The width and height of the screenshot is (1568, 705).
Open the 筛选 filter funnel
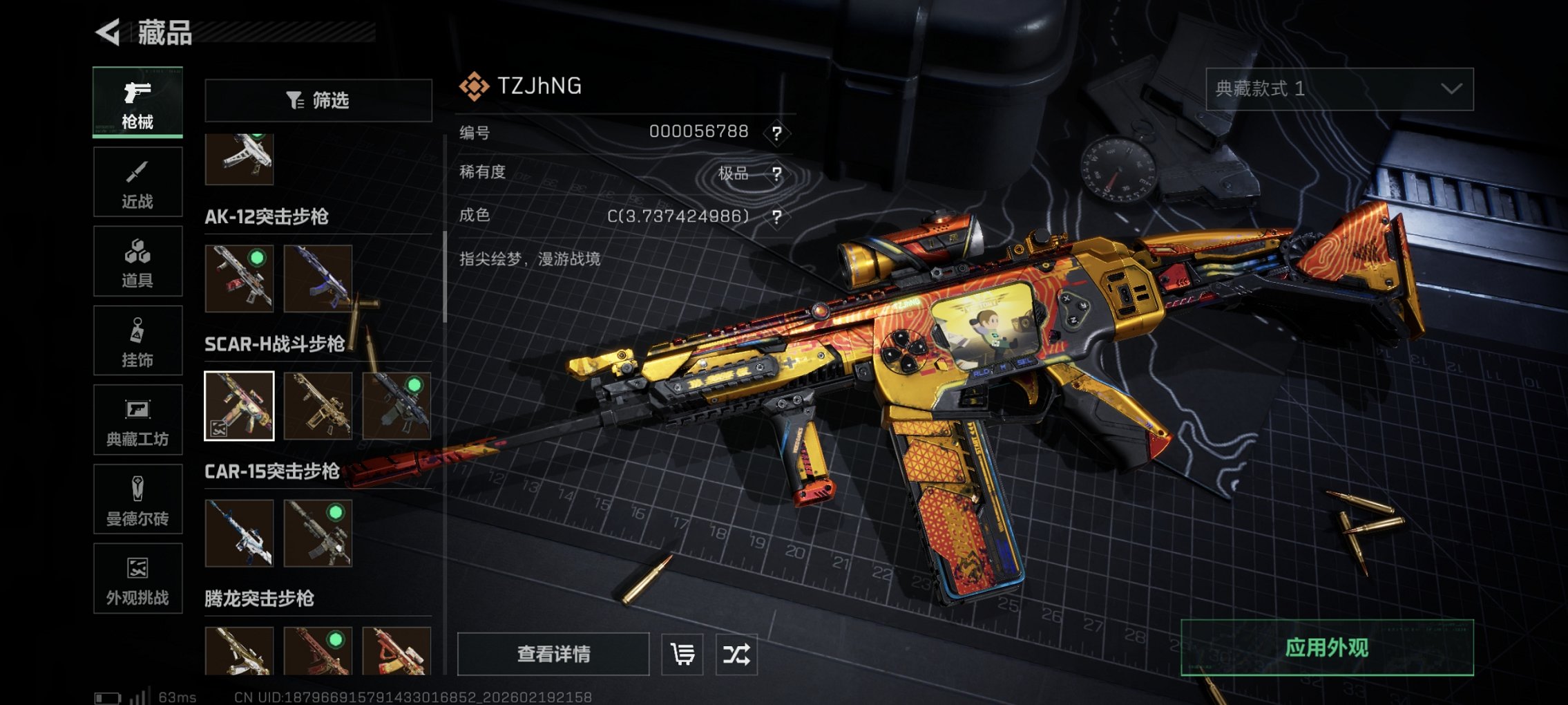pos(318,100)
